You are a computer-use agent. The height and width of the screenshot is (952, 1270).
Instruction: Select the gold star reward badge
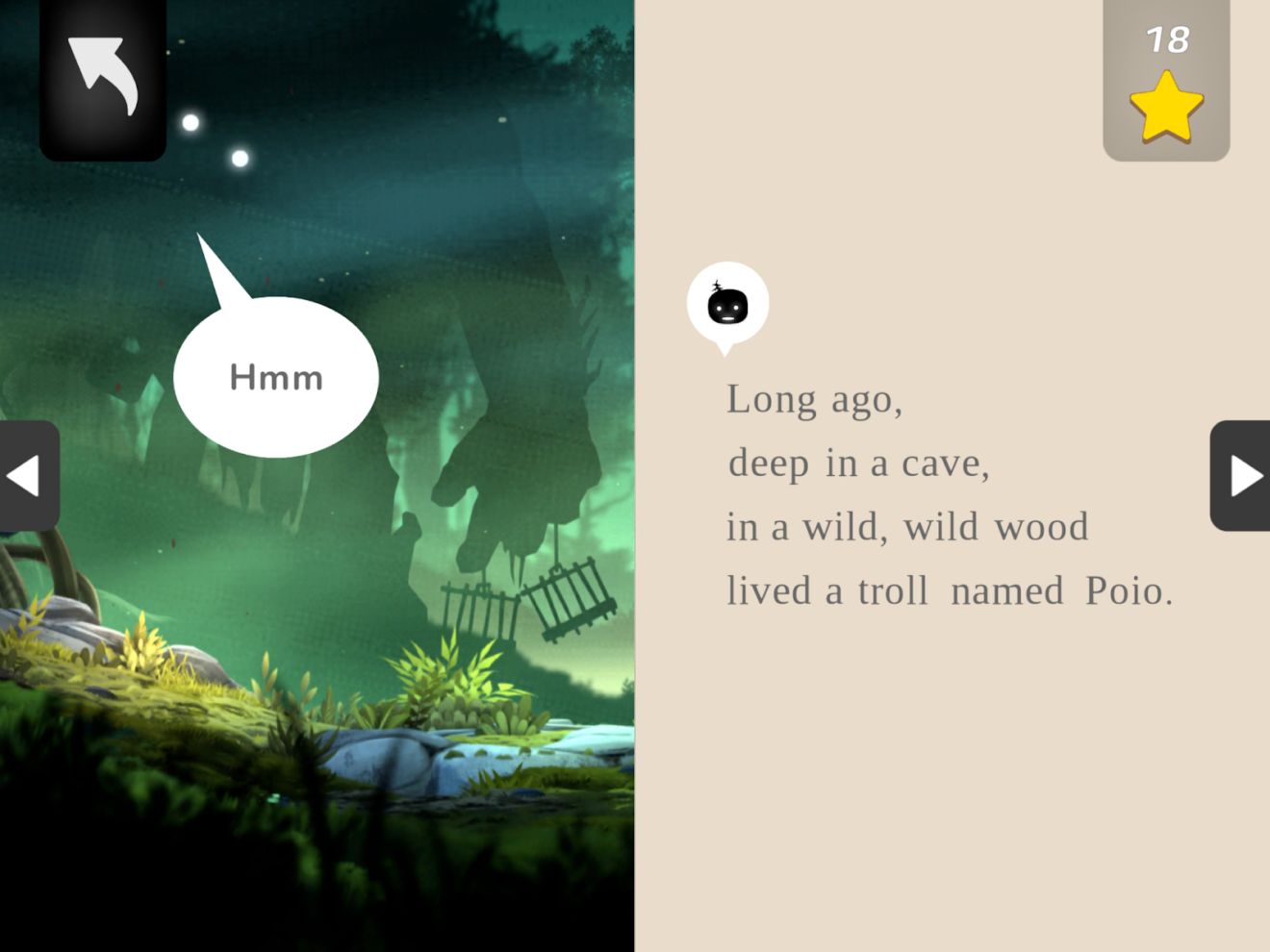coord(1166,106)
